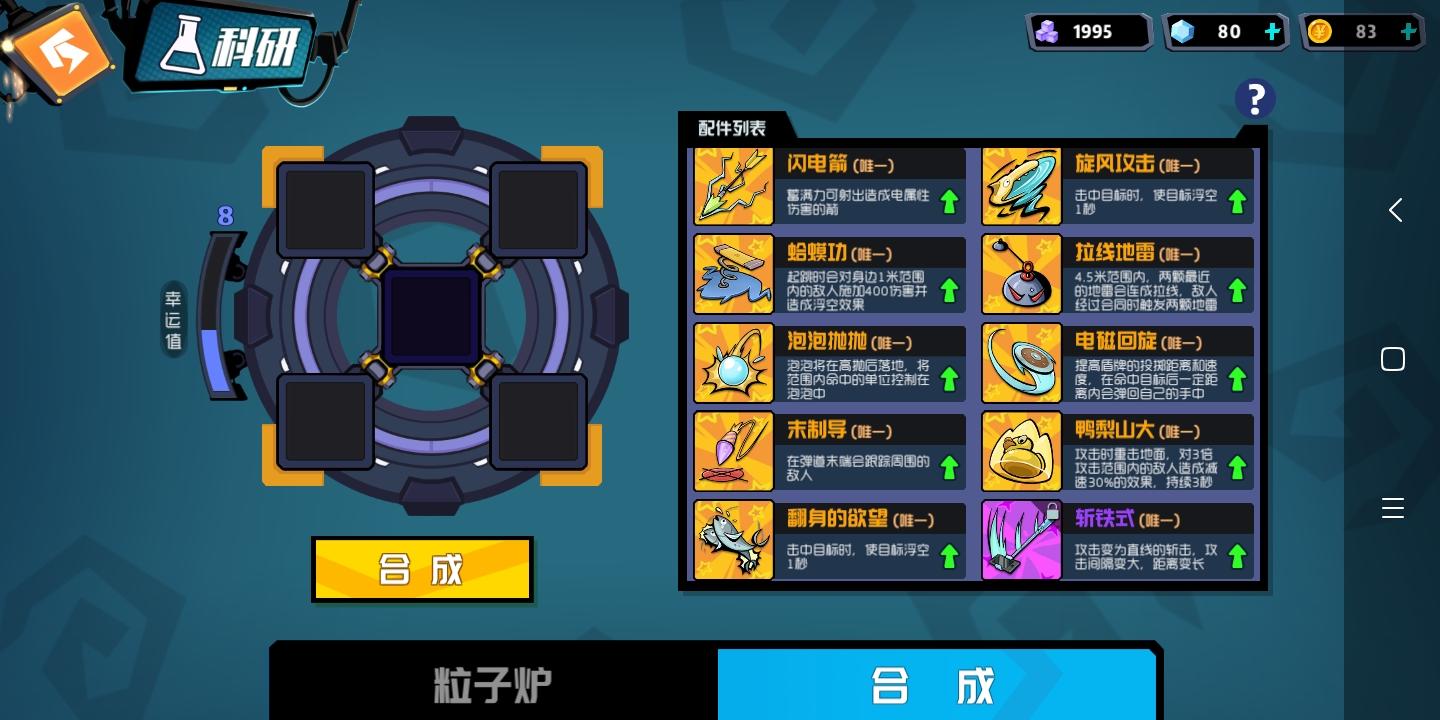Select the 斩铁式 blade accessory icon
1440x720 pixels.
1021,539
